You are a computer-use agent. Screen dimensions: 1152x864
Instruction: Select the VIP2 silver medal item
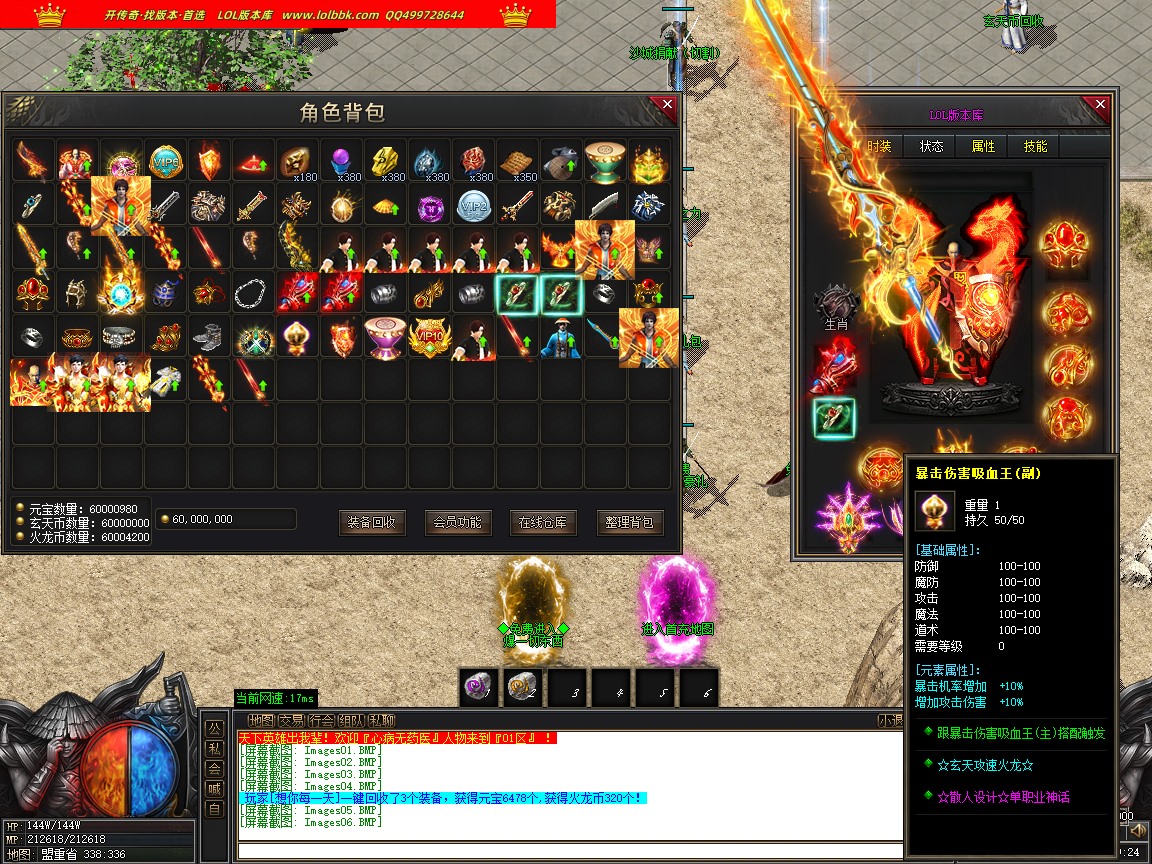pyautogui.click(x=473, y=205)
